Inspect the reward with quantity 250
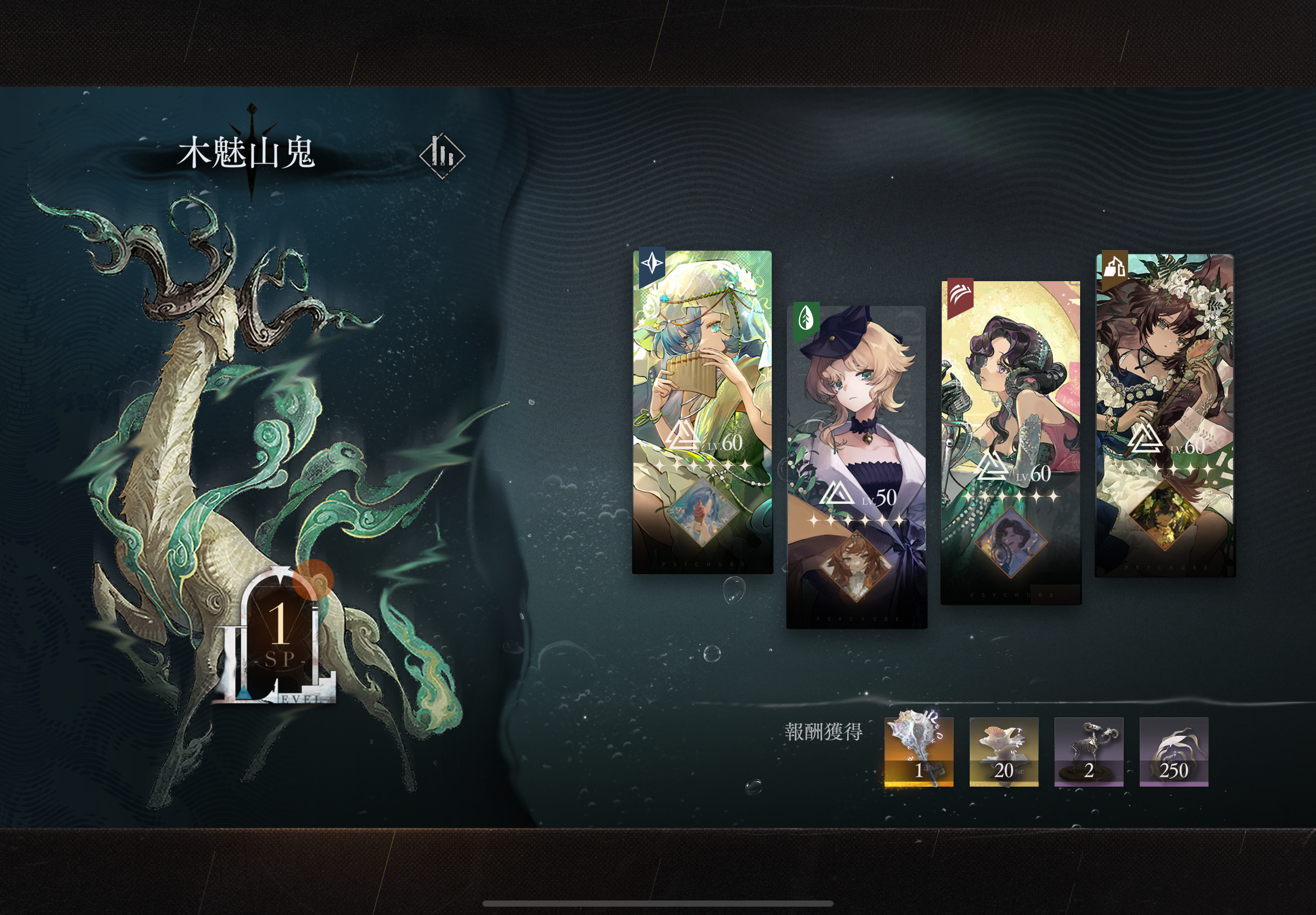The image size is (1316, 915). coord(1173,751)
